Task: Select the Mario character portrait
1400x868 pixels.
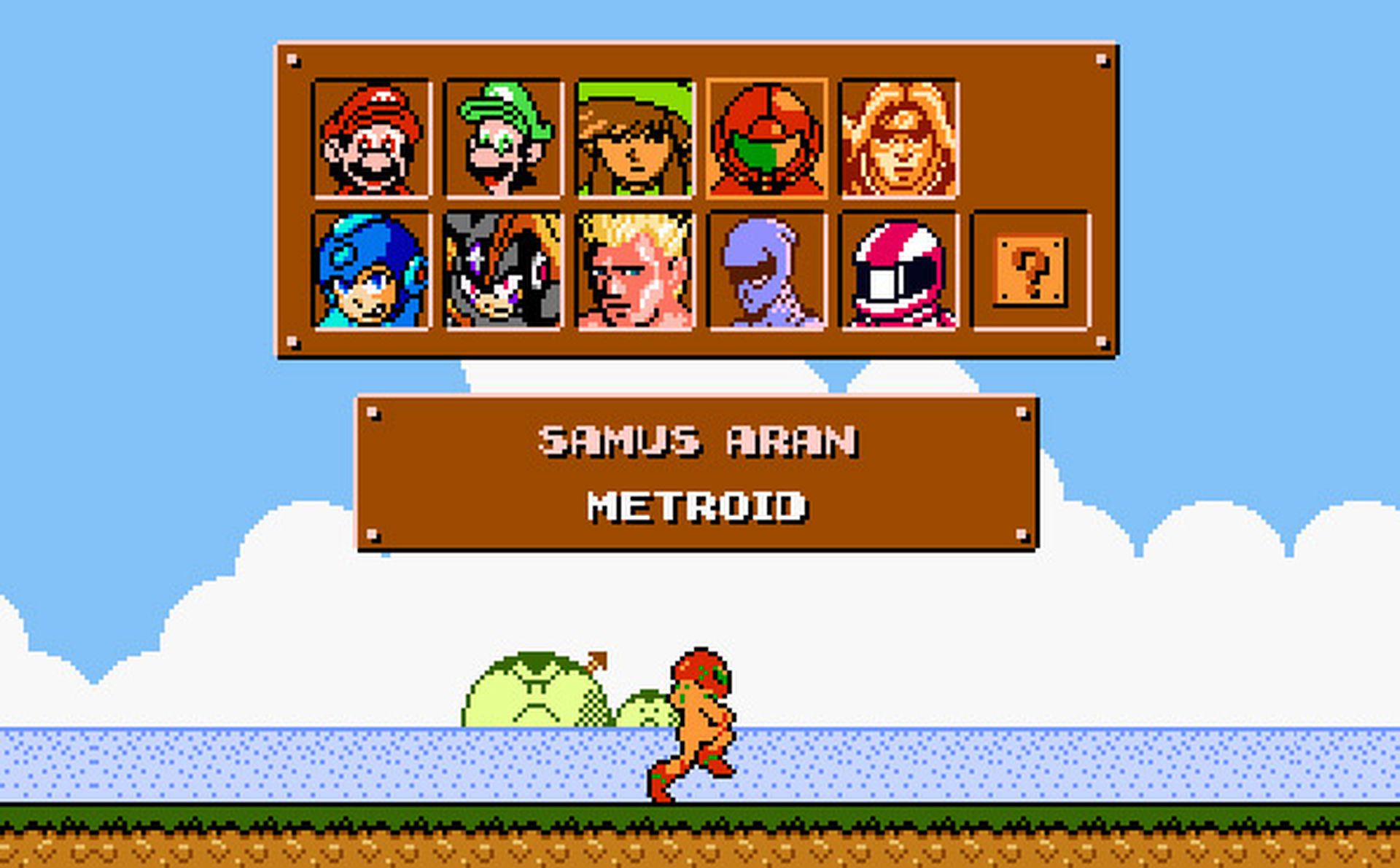Action: pos(370,137)
